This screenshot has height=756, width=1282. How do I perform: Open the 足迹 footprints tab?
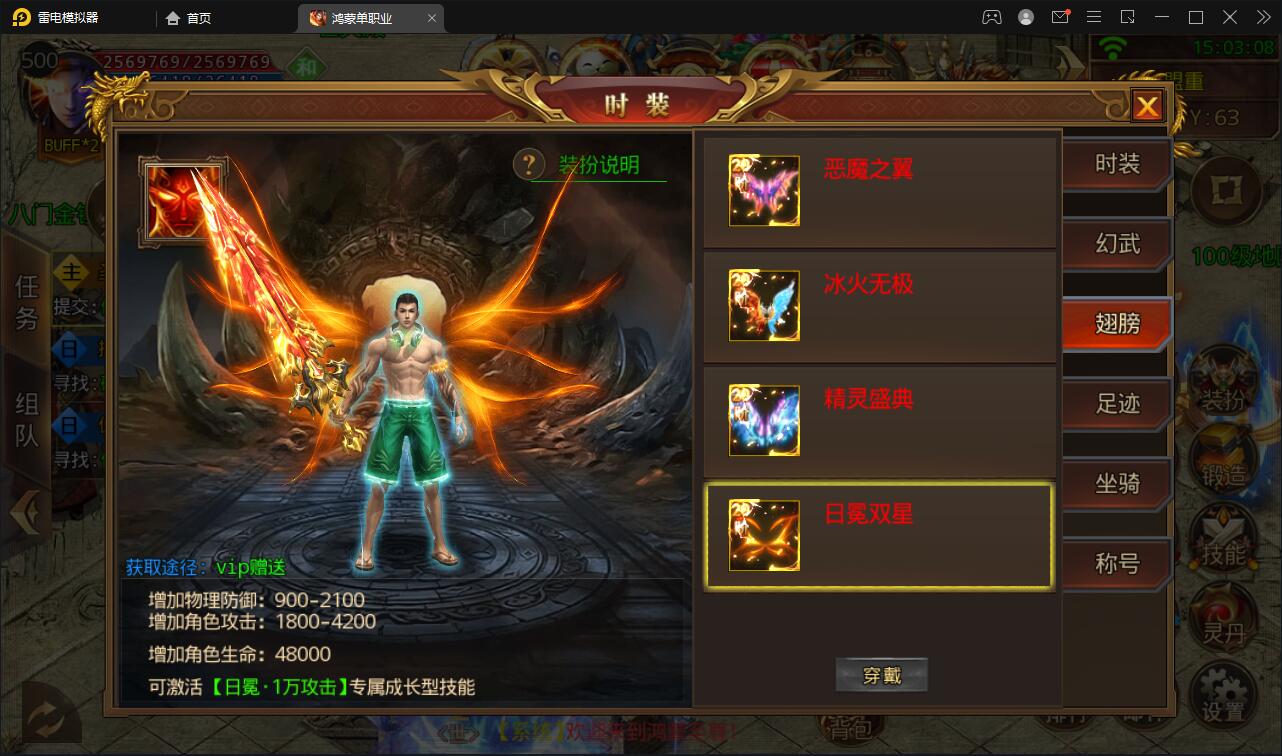click(x=1116, y=405)
